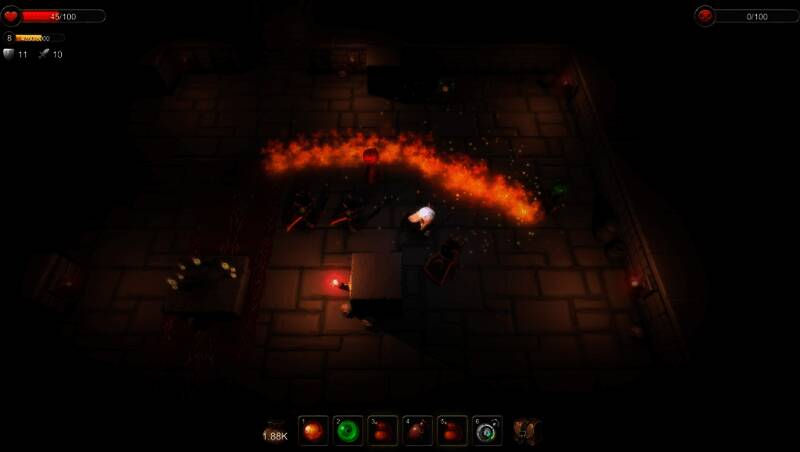The height and width of the screenshot is (452, 800).
Task: Select the red potion in hotbar slot 5
Action: tap(452, 430)
